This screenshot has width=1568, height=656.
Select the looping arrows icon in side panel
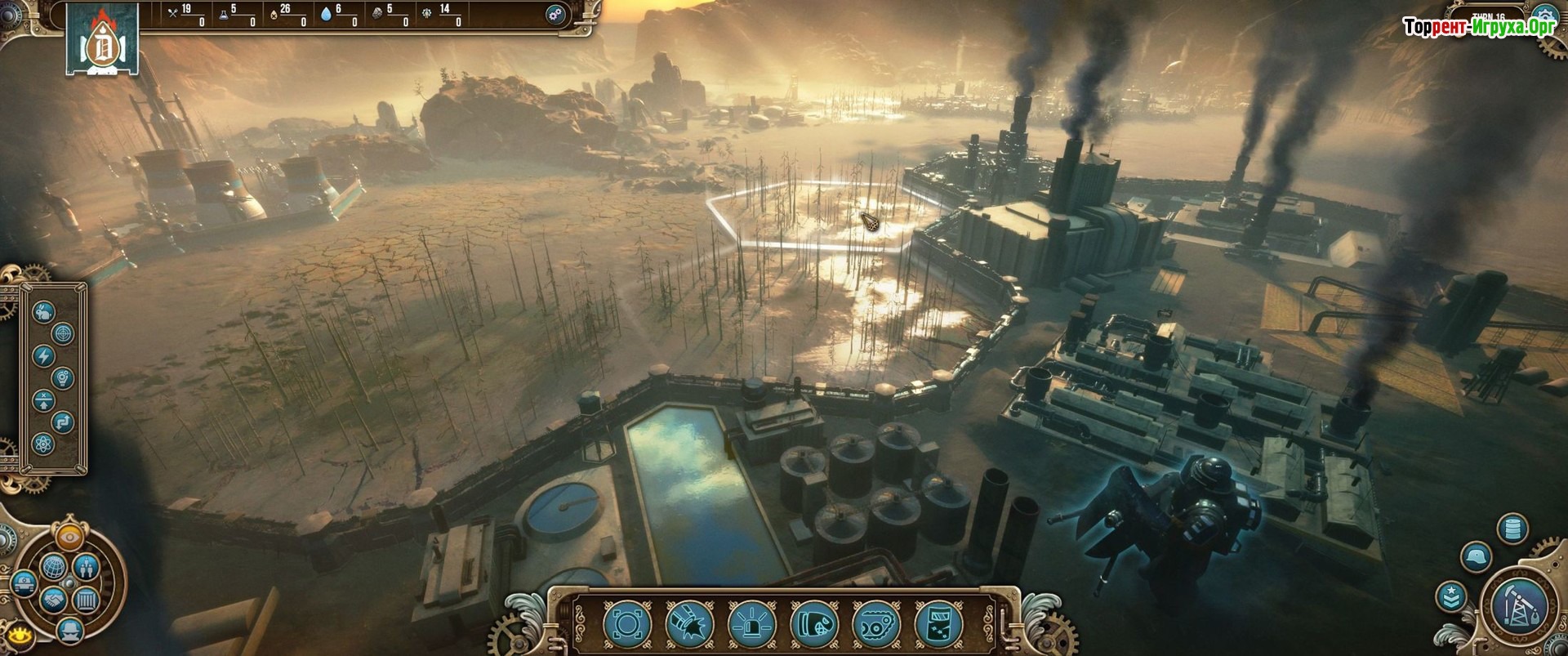tap(63, 422)
